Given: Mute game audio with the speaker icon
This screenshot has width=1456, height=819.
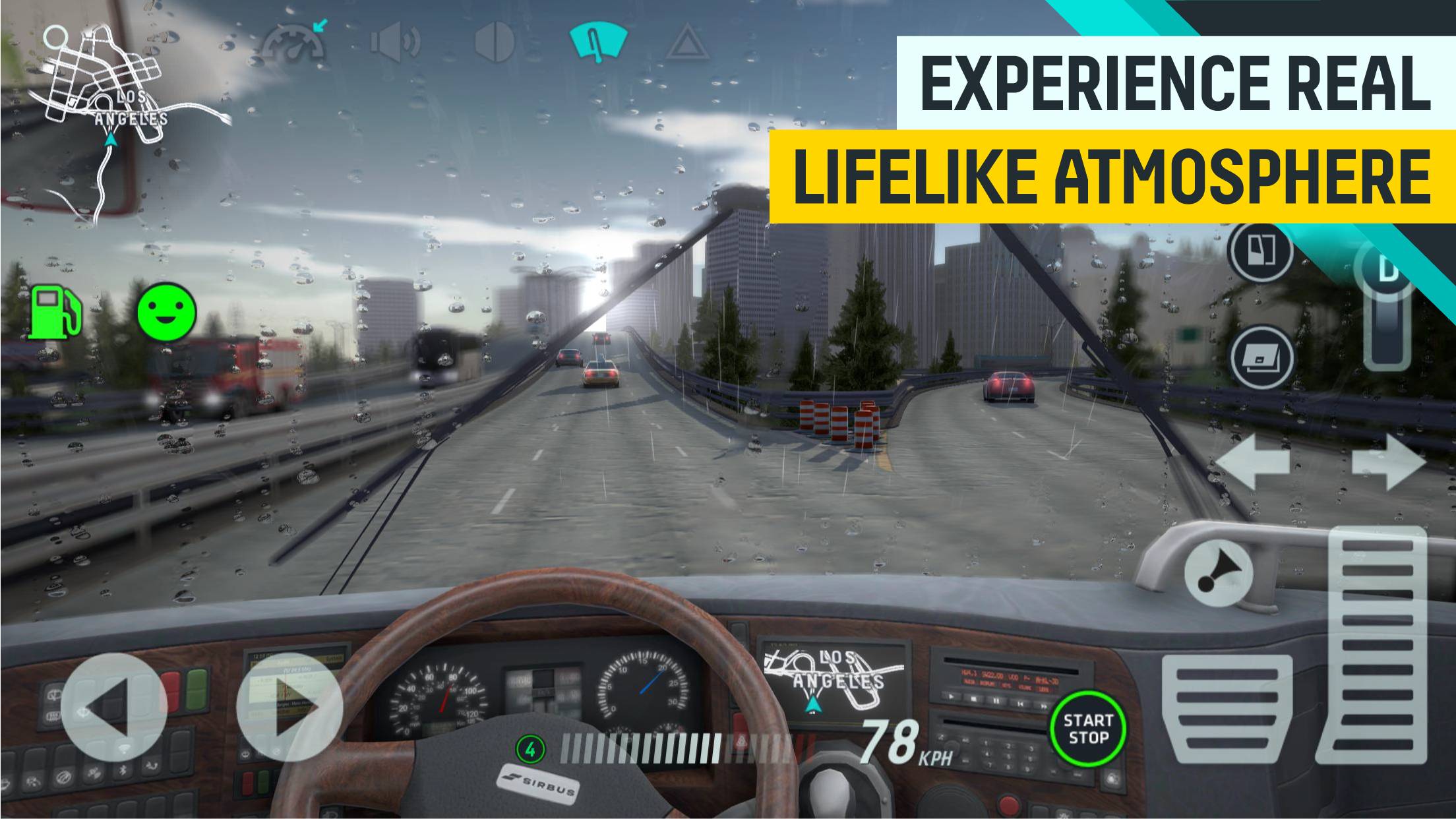Looking at the screenshot, I should 396,43.
